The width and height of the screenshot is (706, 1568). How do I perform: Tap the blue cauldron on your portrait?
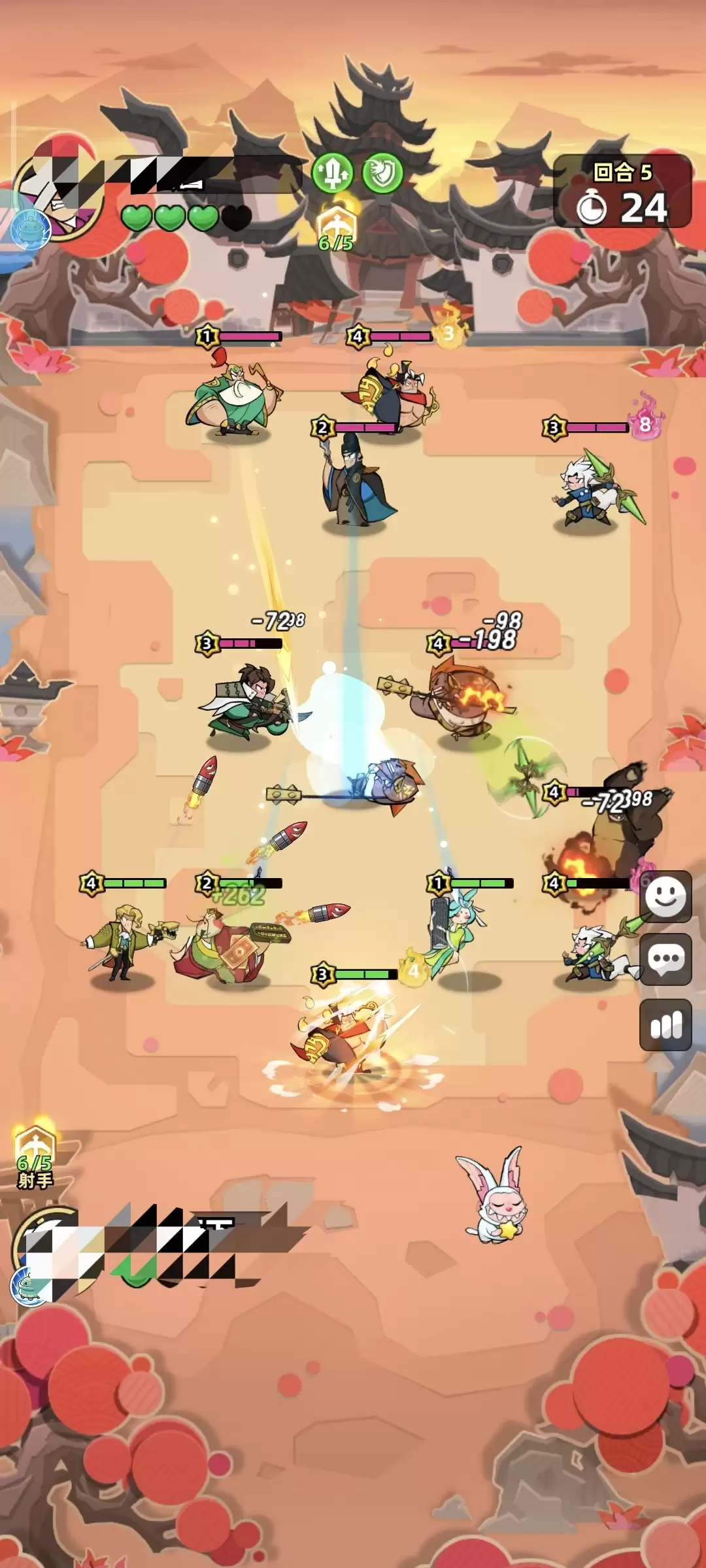30,1285
